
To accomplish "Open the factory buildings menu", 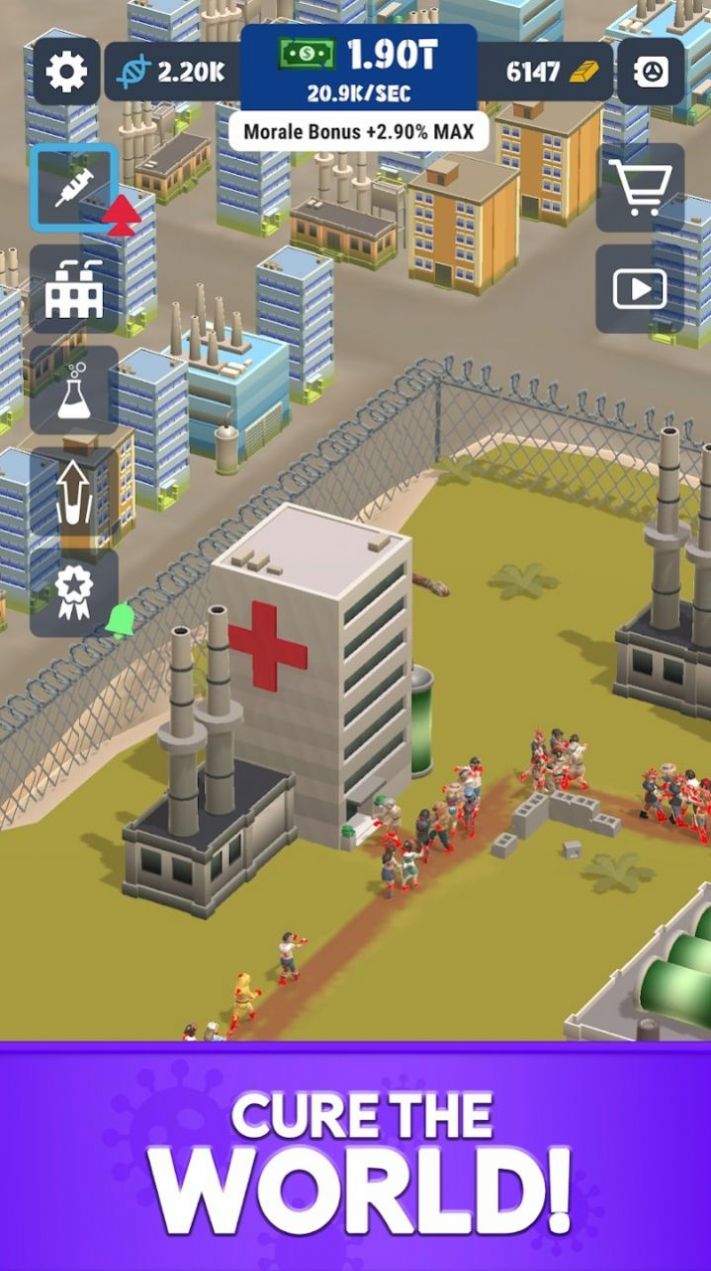I will point(74,289).
